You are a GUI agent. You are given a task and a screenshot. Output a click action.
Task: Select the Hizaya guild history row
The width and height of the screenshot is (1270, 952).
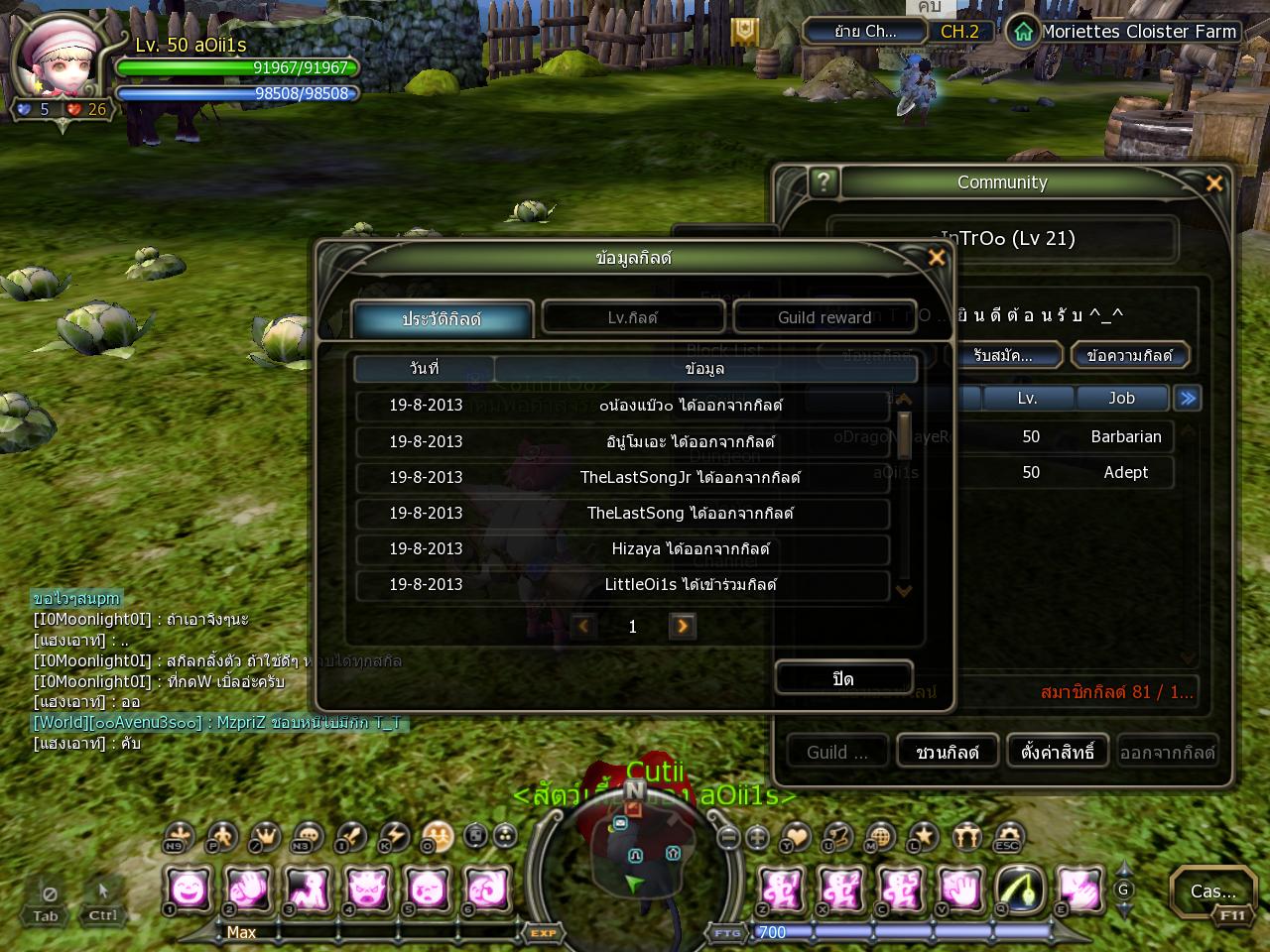[x=623, y=548]
